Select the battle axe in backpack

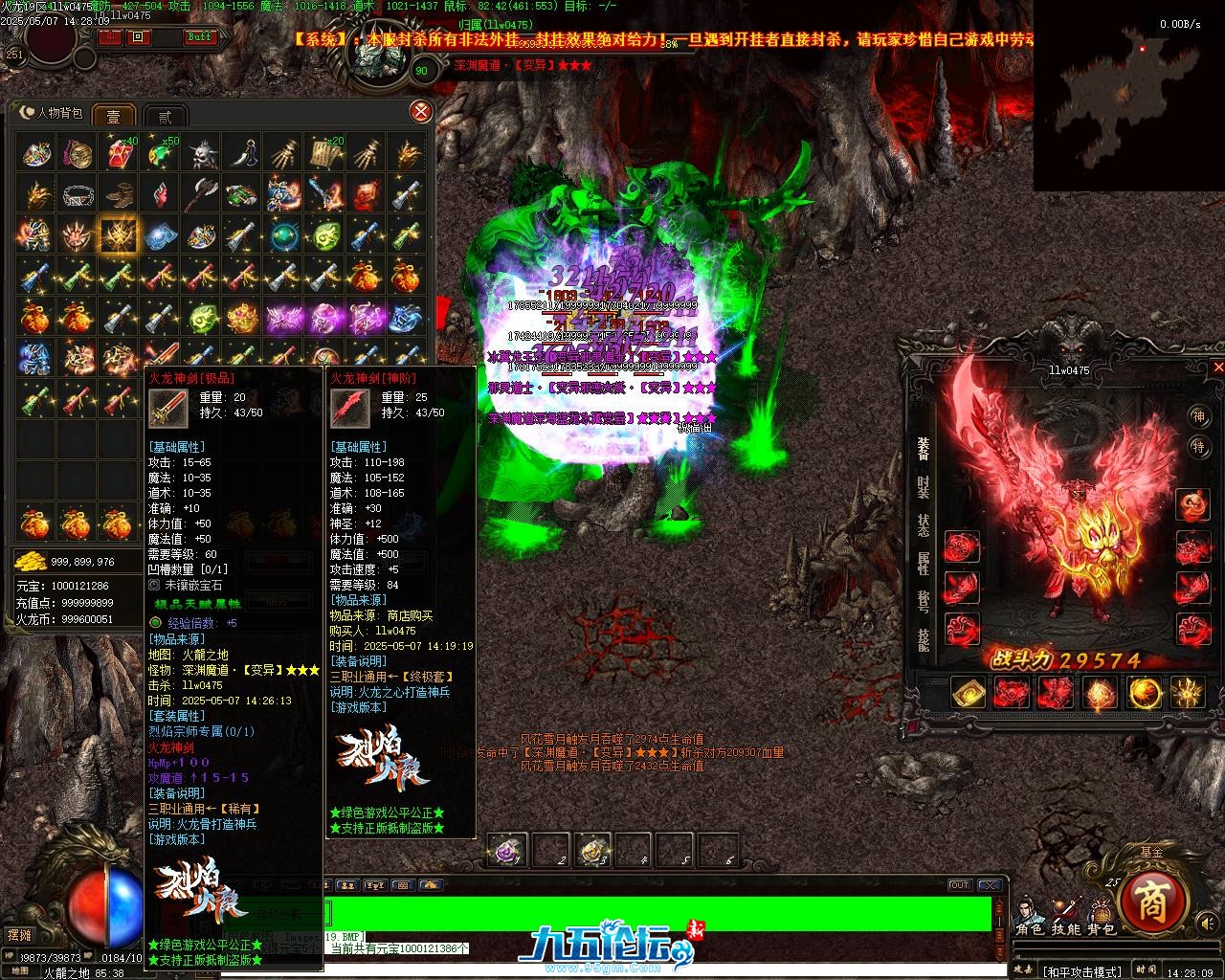(x=201, y=194)
